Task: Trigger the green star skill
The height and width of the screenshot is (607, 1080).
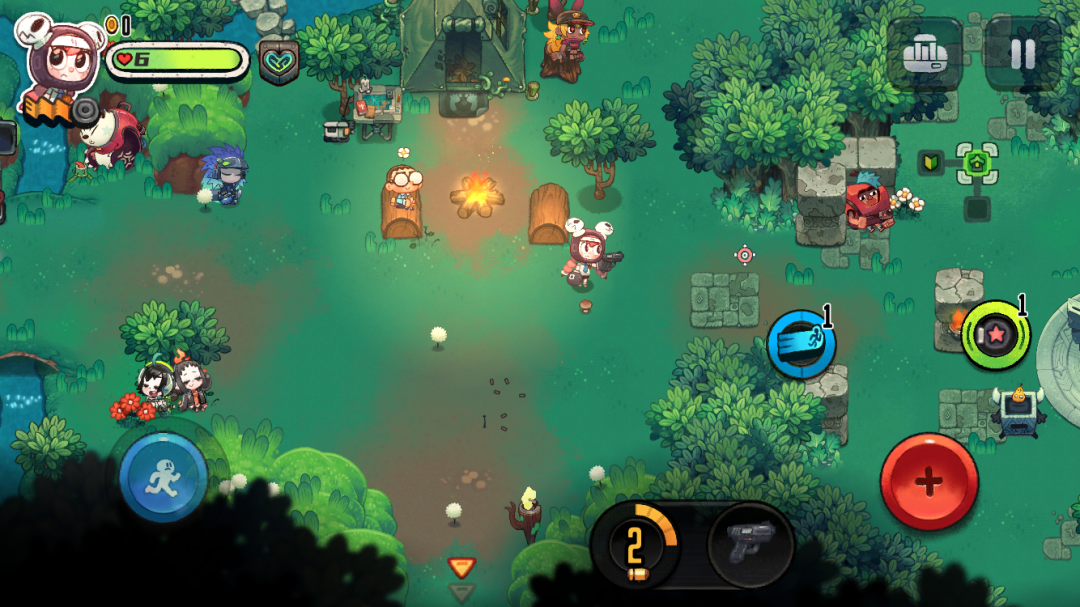Action: 995,335
